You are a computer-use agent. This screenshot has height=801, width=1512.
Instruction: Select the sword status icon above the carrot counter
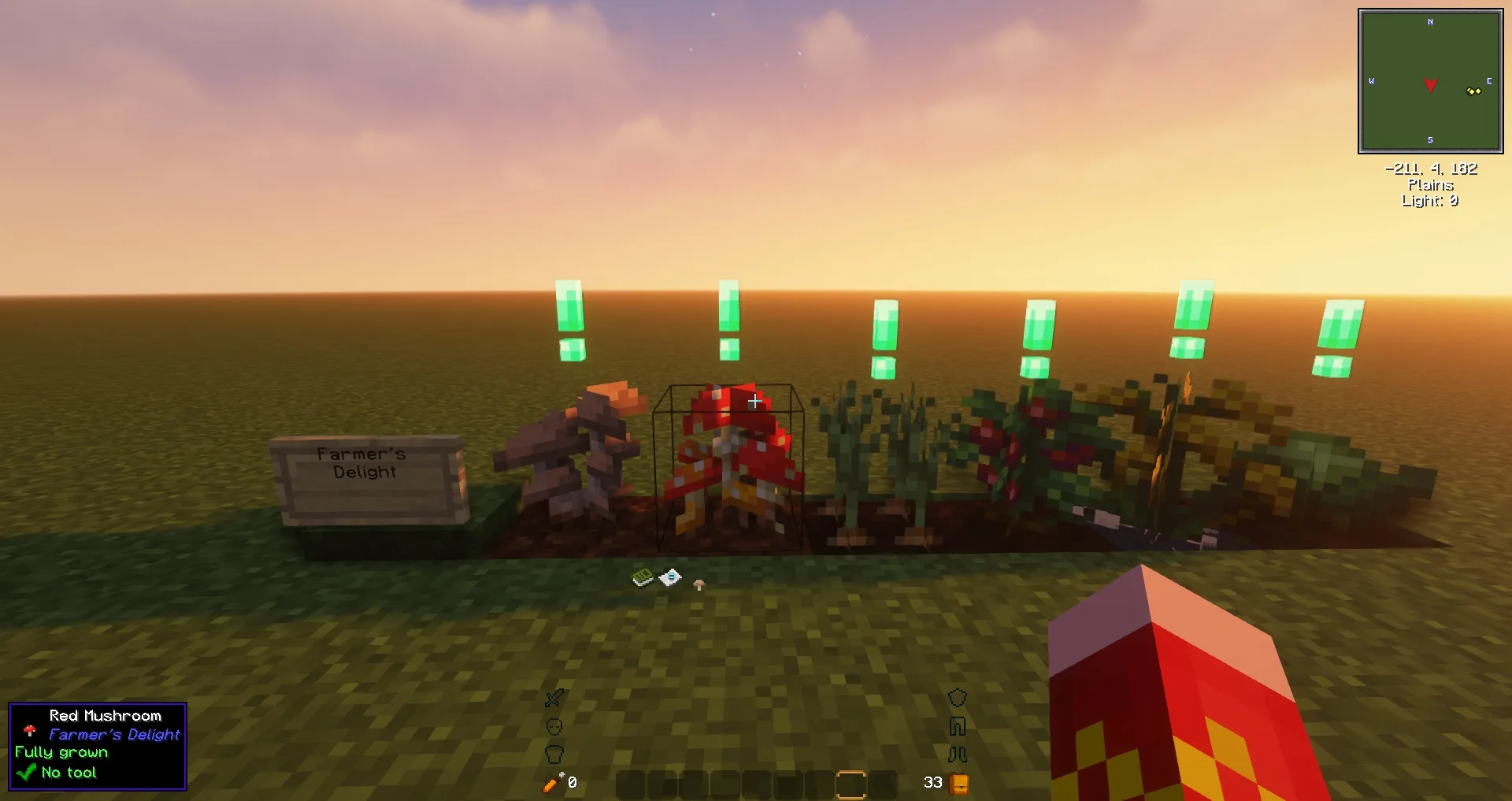(554, 699)
